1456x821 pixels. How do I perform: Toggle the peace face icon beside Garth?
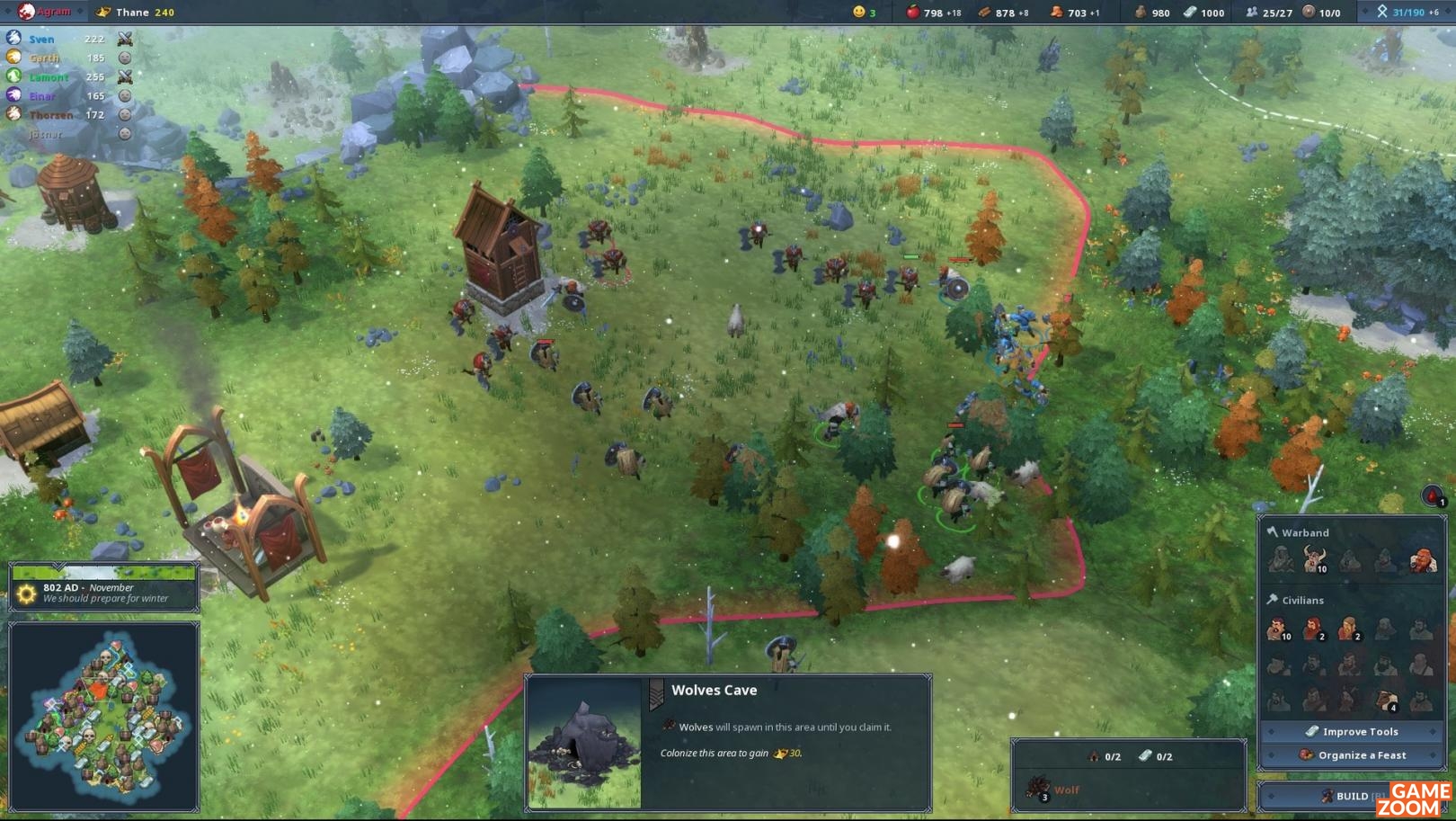click(125, 58)
